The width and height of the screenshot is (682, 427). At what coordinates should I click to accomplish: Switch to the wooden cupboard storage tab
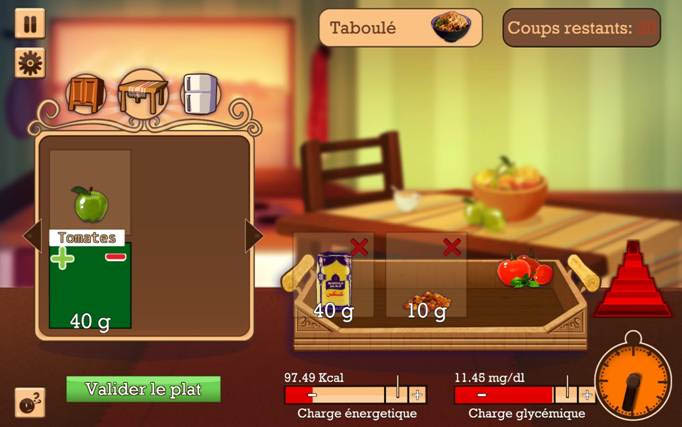(x=85, y=94)
